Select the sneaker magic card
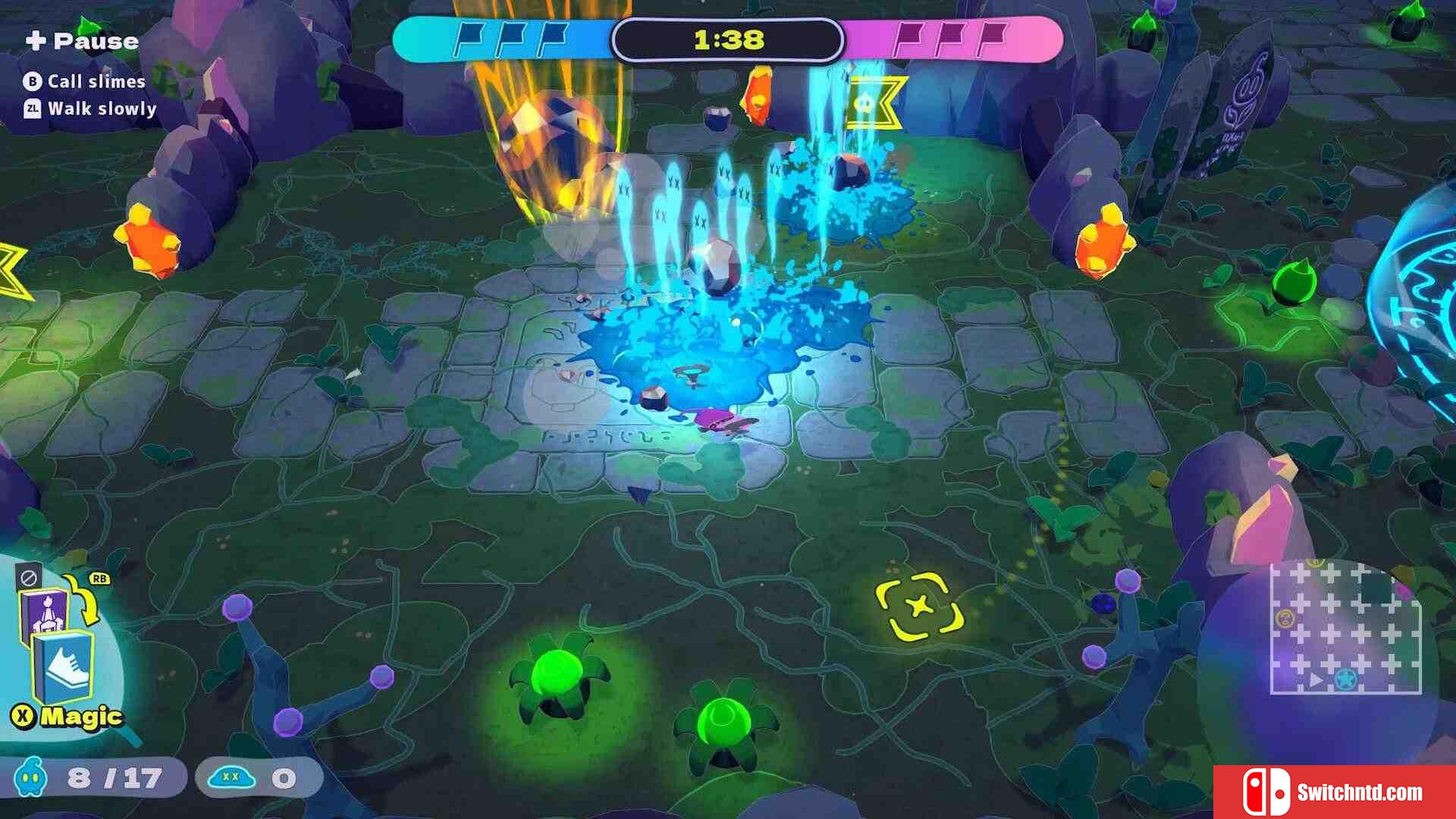 click(x=65, y=667)
